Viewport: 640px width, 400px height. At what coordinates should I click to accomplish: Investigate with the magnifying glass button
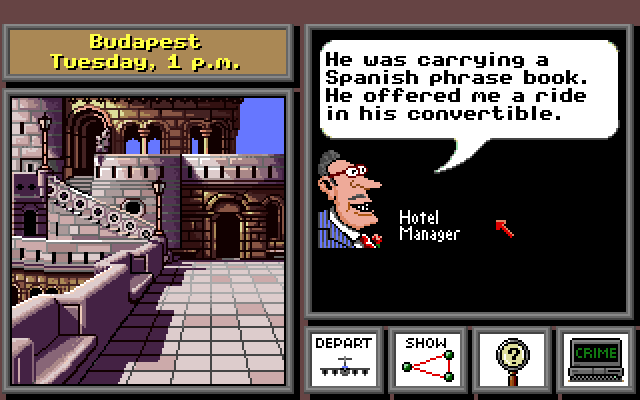point(512,358)
